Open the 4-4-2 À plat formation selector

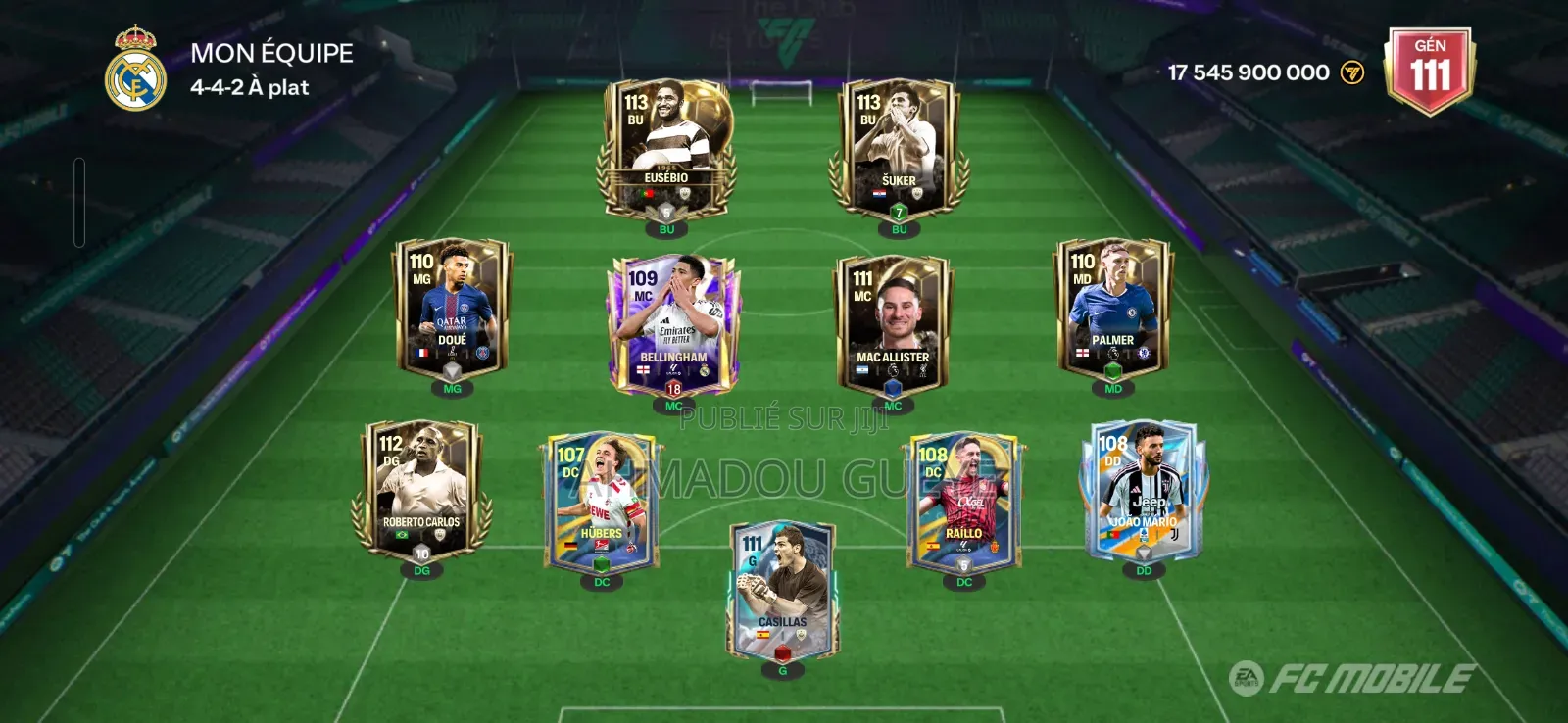(x=248, y=87)
